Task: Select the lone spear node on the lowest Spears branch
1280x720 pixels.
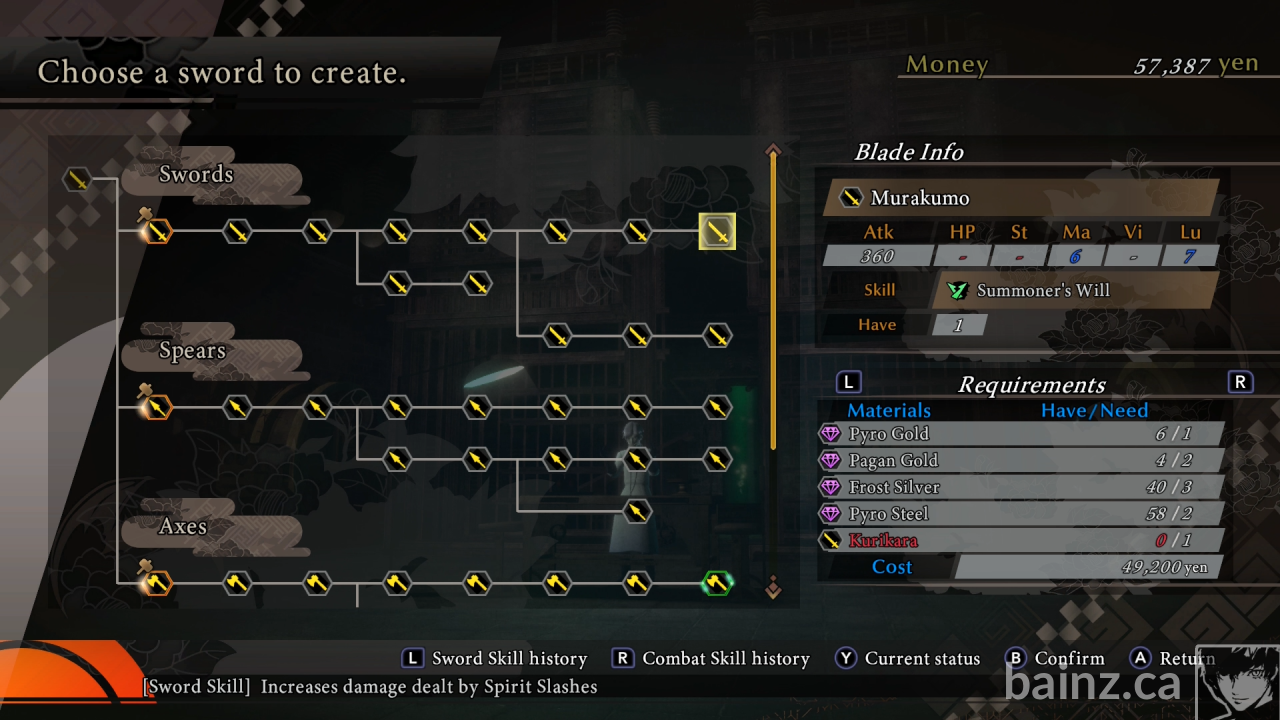Action: pyautogui.click(x=637, y=512)
